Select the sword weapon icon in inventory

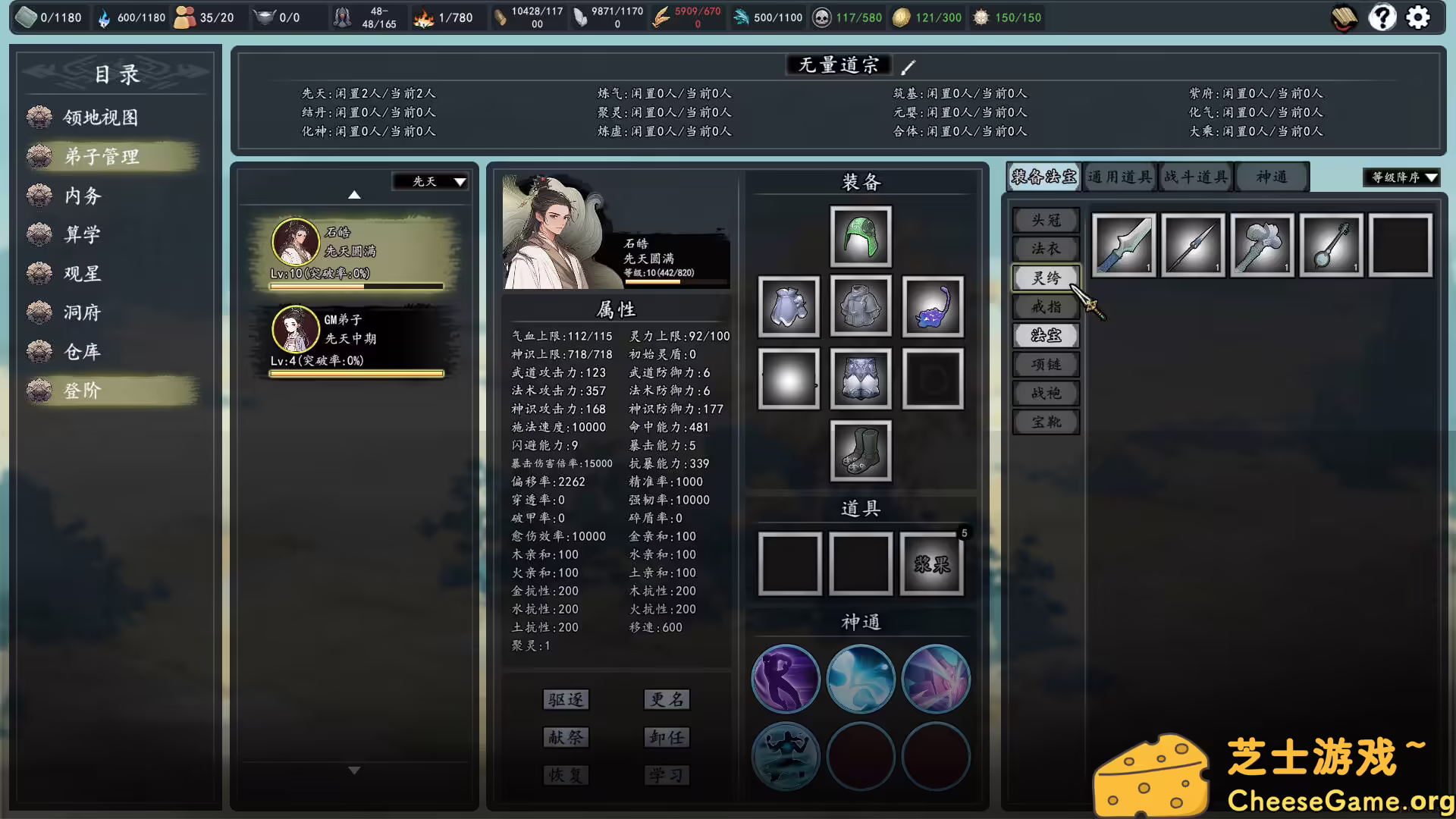[x=1122, y=246]
